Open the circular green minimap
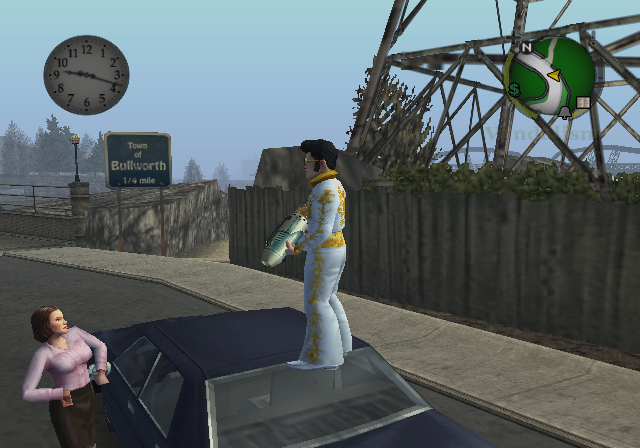This screenshot has width=640, height=448. [550, 76]
